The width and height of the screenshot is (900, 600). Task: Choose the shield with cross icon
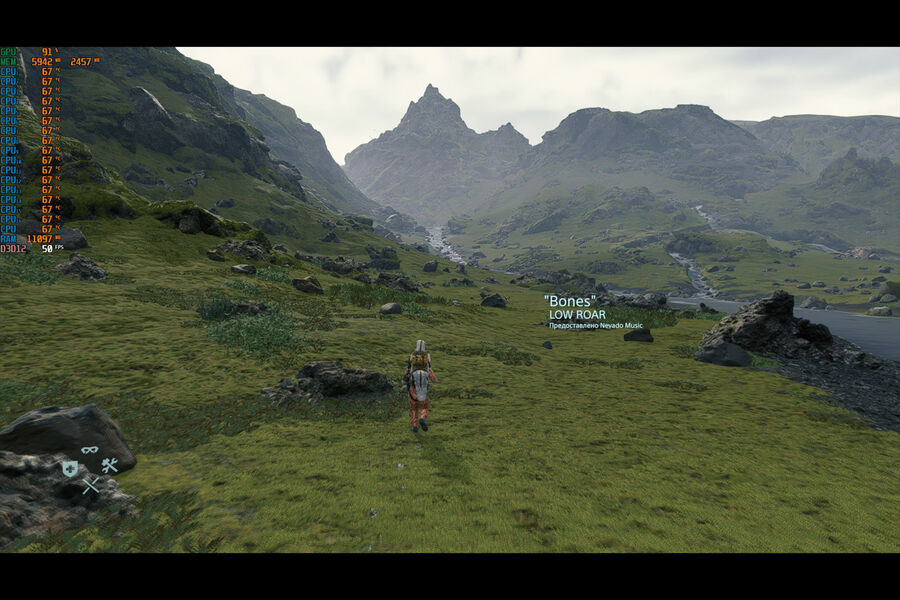(69, 468)
